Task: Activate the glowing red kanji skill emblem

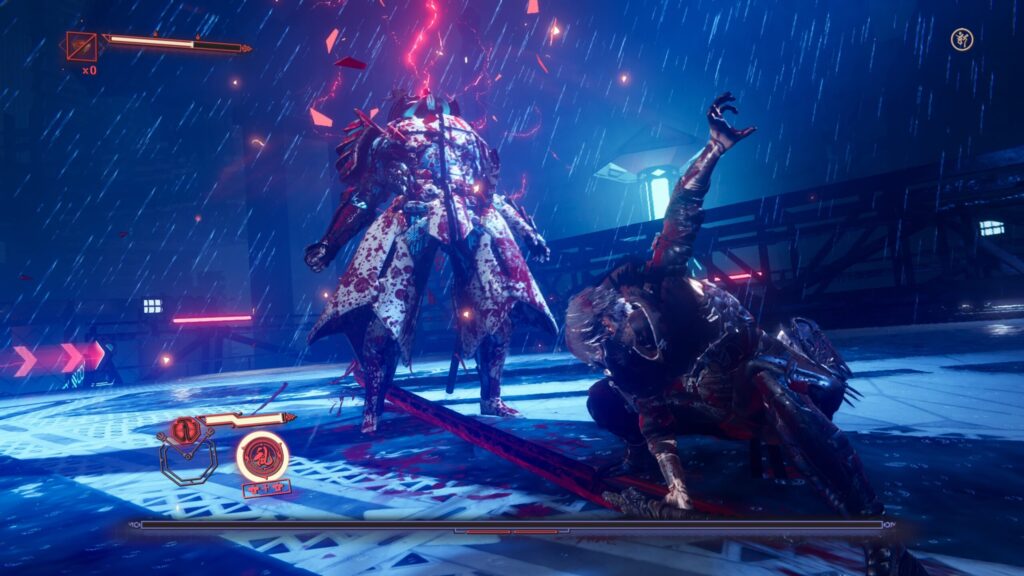Action: tap(262, 457)
